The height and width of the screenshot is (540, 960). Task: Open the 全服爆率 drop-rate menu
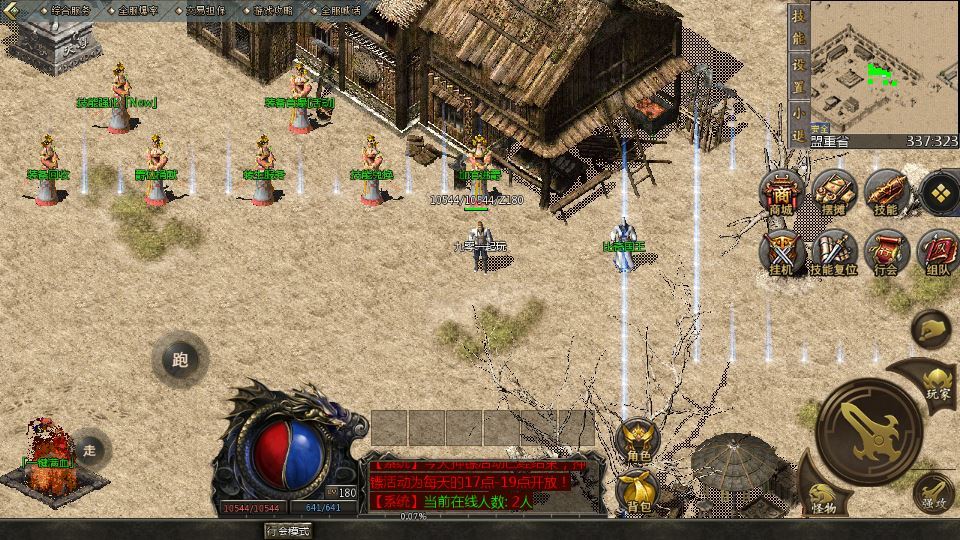[x=138, y=10]
